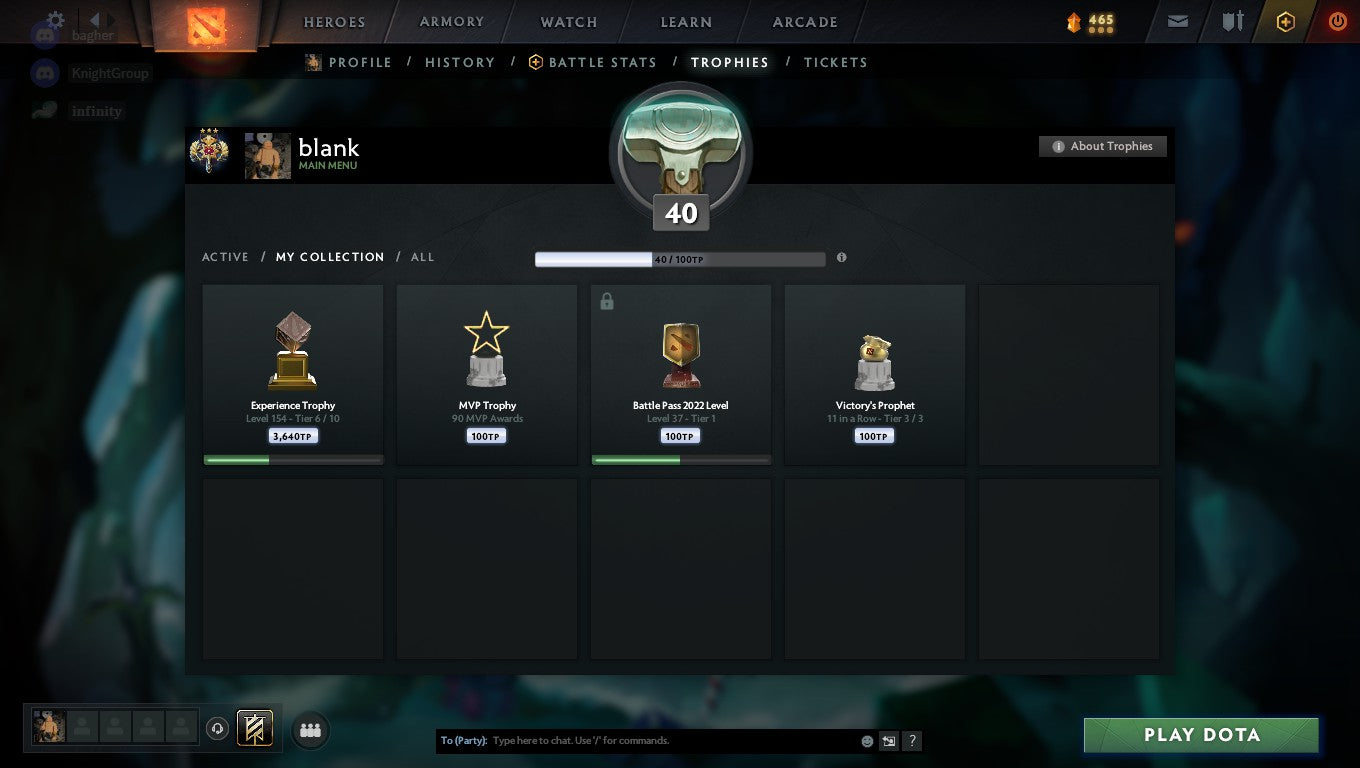Open chat commands help question mark
Screen dimensions: 1360x768
click(911, 740)
